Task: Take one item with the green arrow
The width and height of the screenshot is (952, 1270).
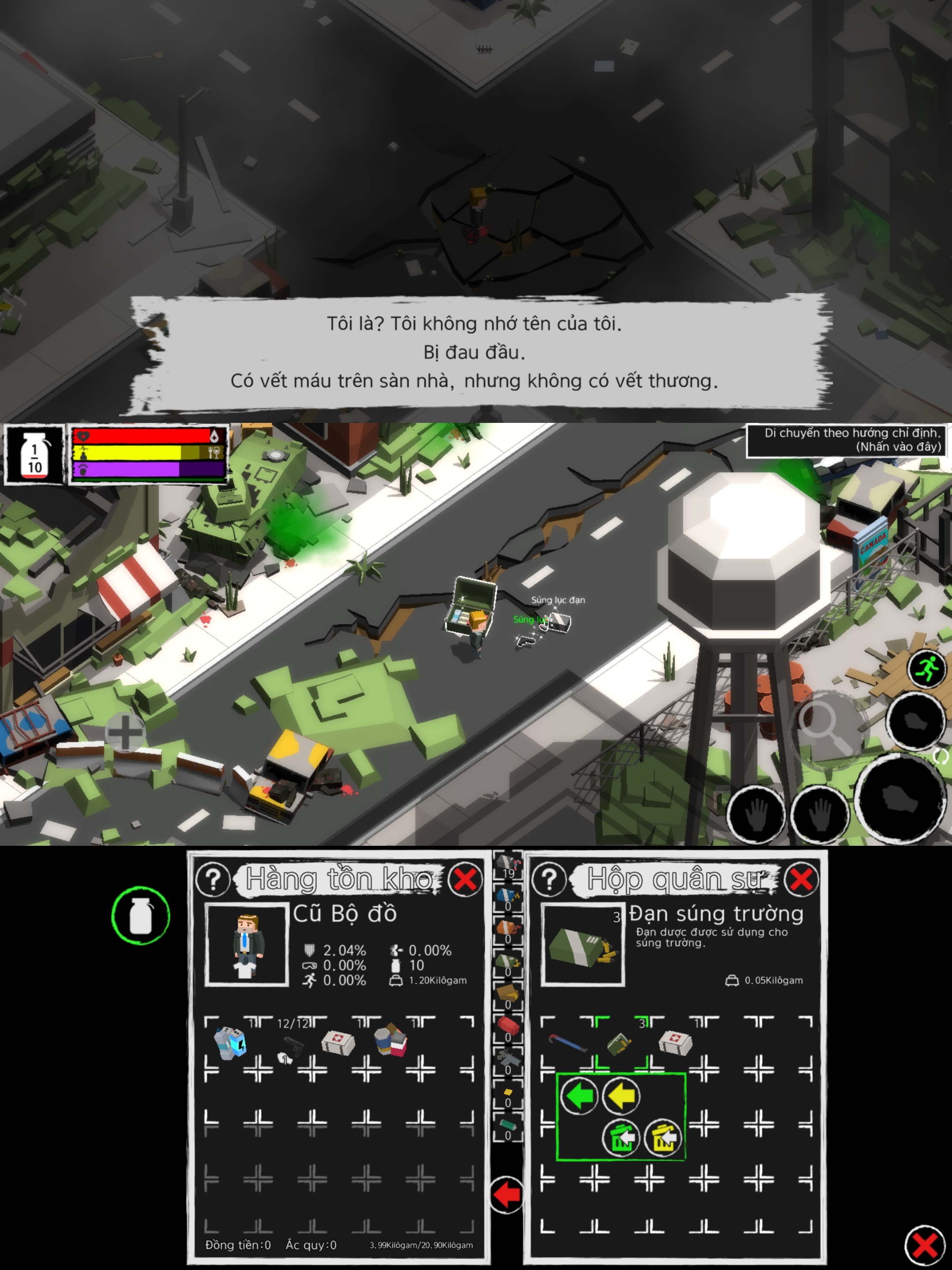Action: pos(579,1096)
